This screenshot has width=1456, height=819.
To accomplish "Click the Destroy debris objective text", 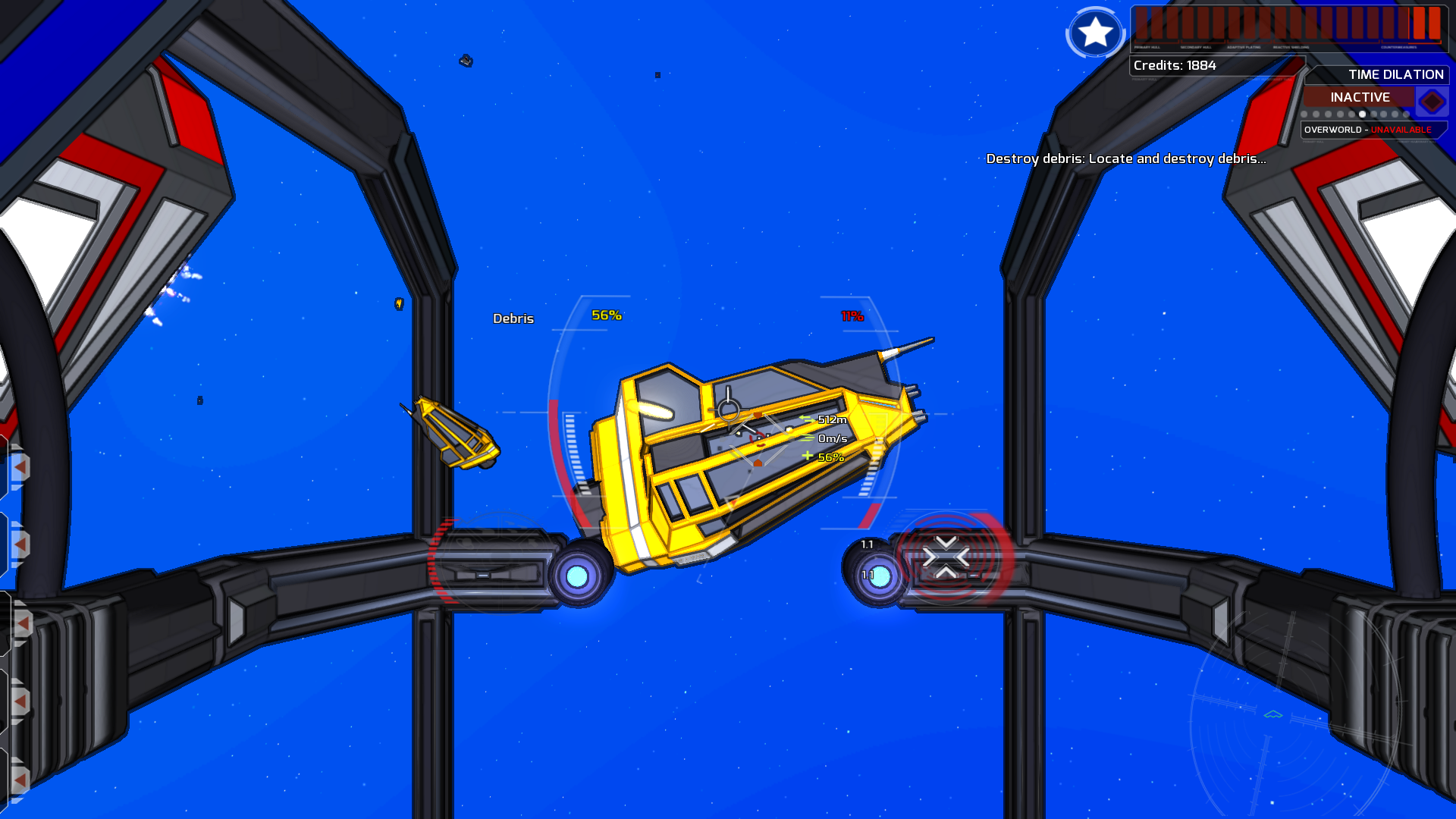I will point(1126,160).
